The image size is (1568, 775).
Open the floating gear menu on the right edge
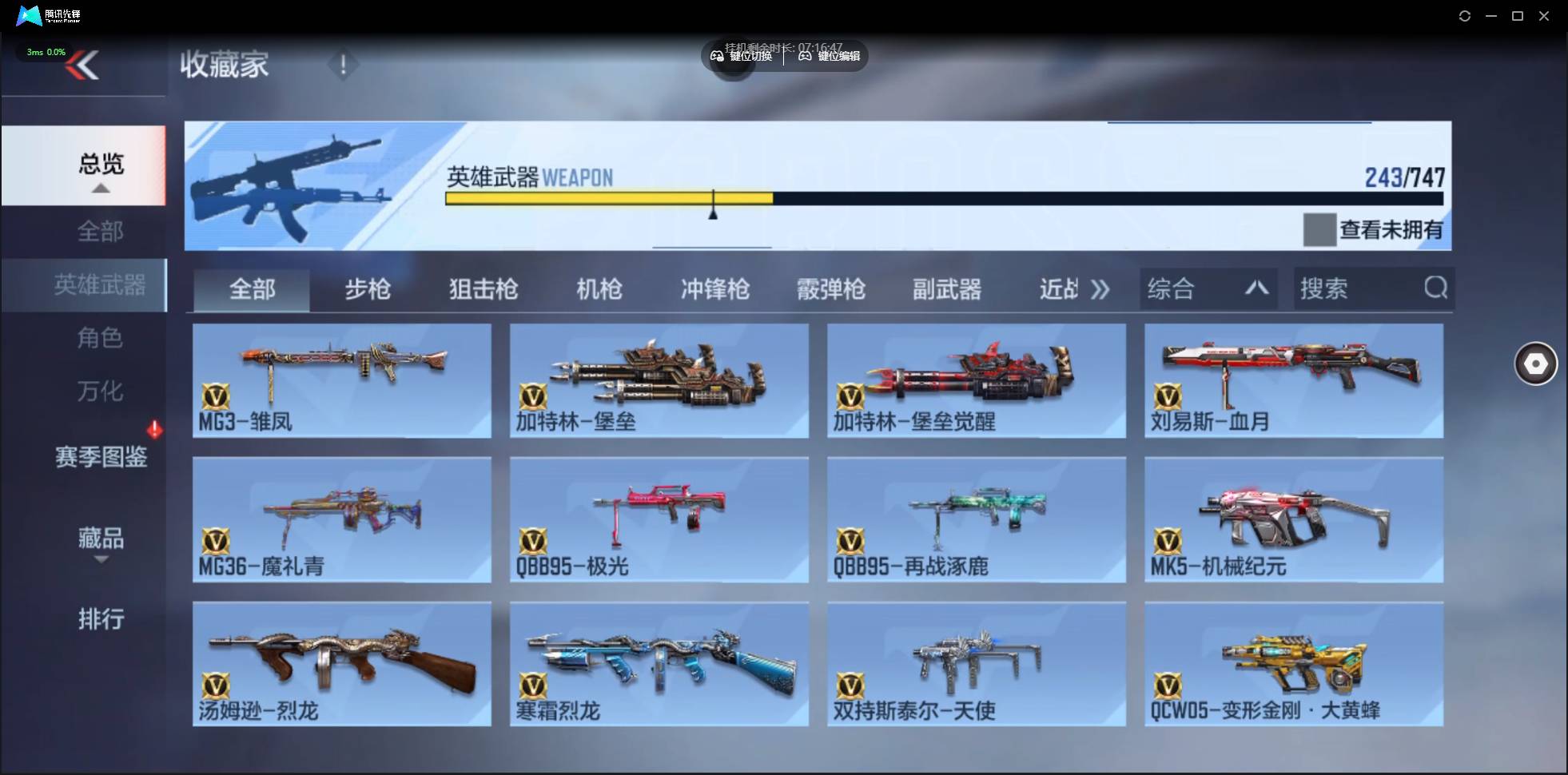click(x=1534, y=364)
